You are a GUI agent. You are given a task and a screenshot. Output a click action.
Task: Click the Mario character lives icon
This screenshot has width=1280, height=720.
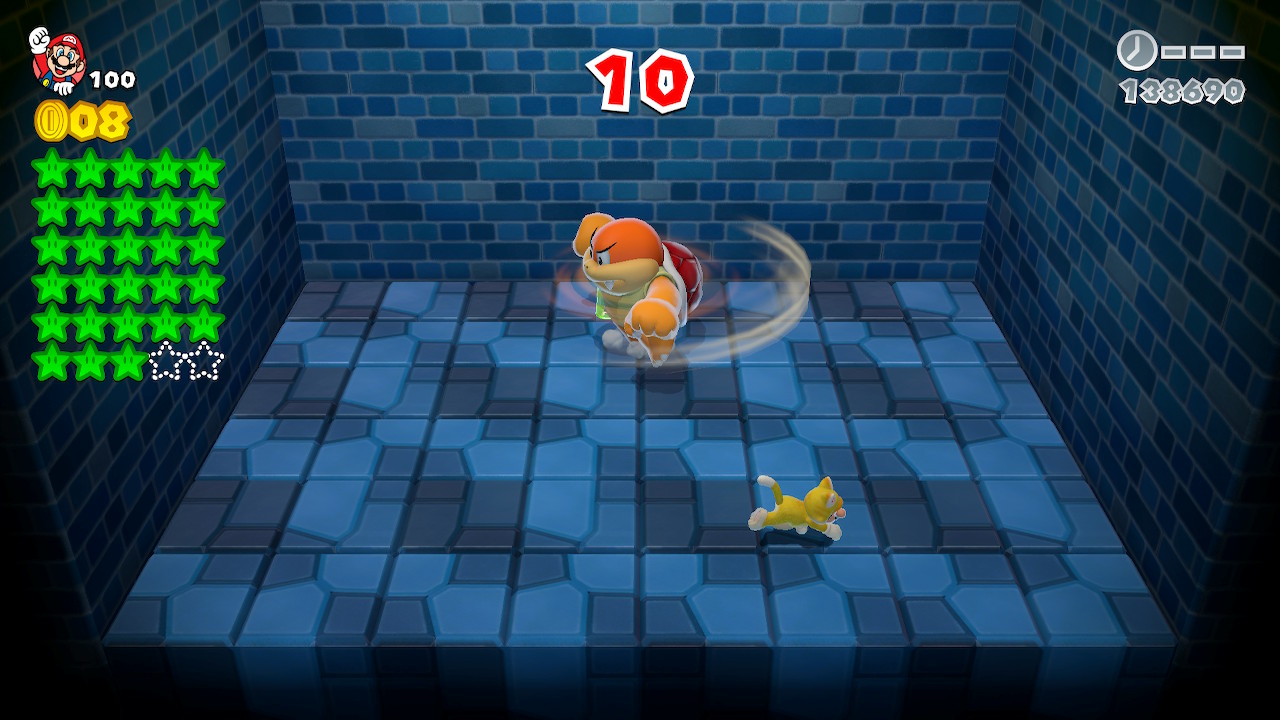coord(59,59)
